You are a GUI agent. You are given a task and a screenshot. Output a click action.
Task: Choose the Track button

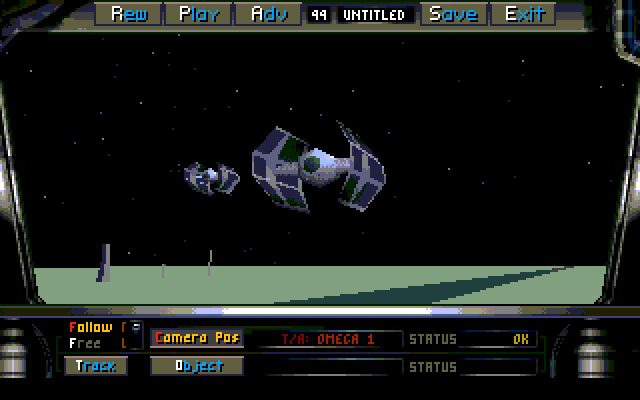coord(96,366)
